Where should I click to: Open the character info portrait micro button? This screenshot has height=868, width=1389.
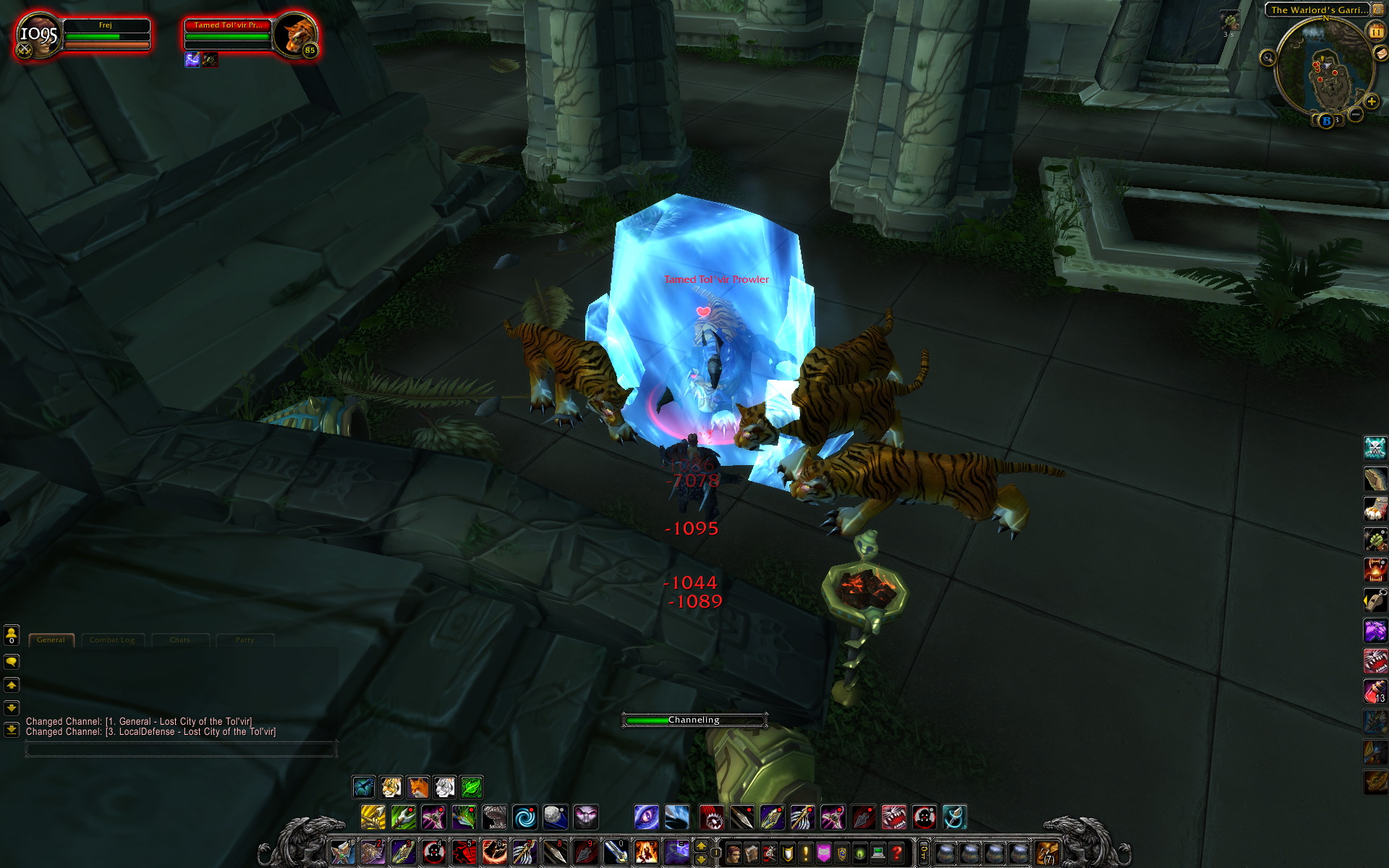pyautogui.click(x=734, y=854)
